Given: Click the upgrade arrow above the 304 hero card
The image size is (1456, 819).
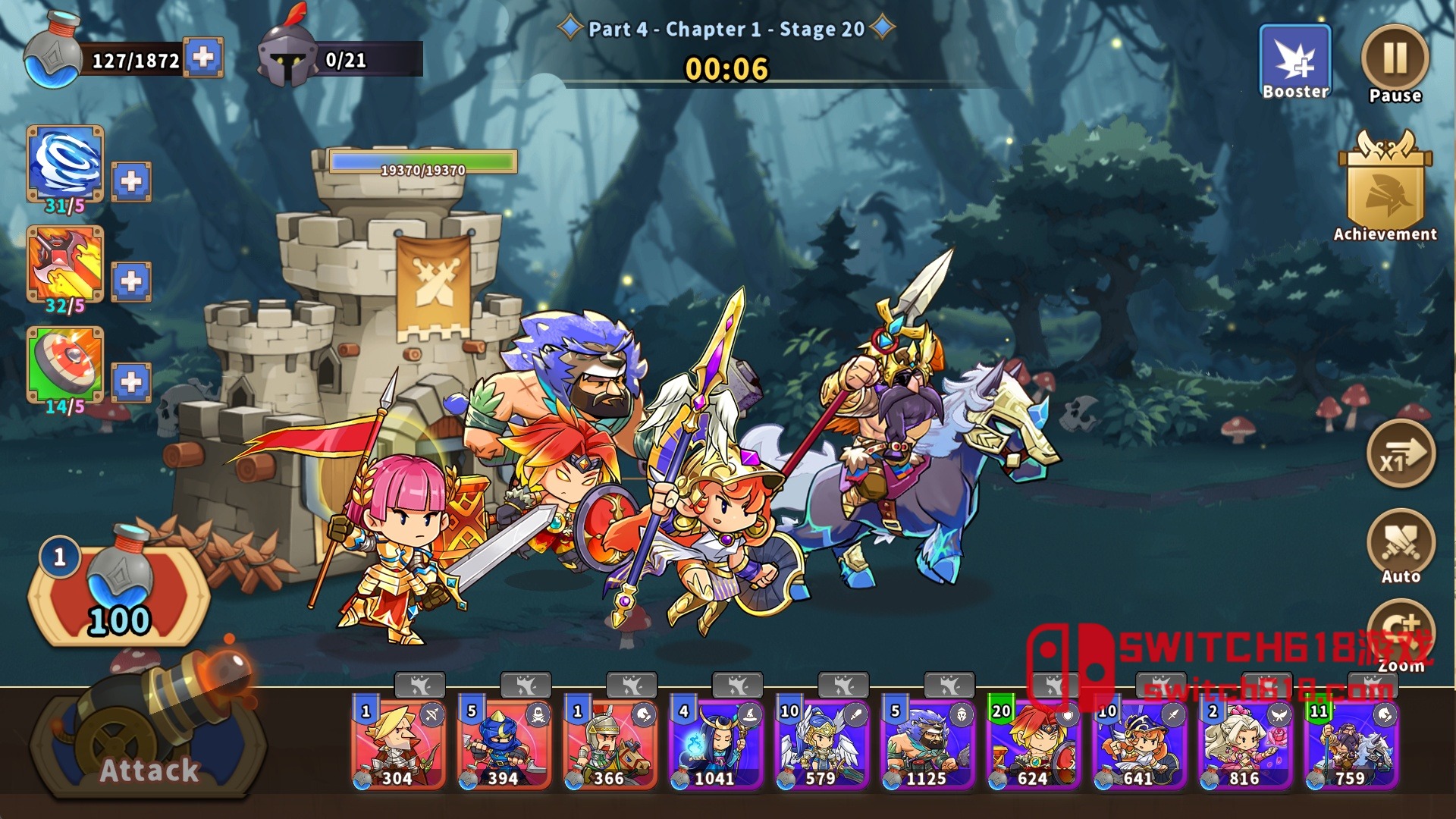Looking at the screenshot, I should point(422,686).
